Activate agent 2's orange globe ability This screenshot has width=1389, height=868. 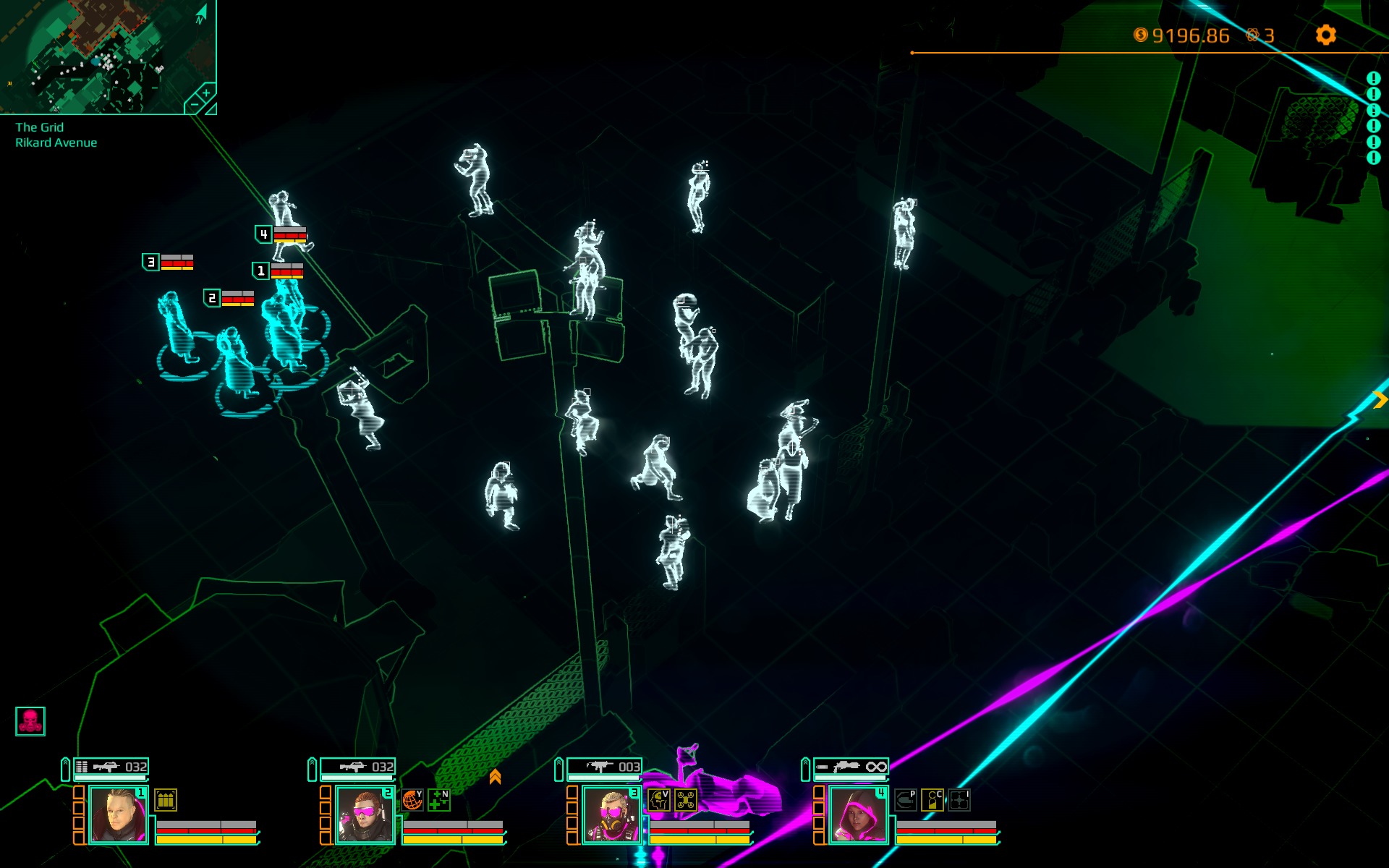click(x=412, y=800)
